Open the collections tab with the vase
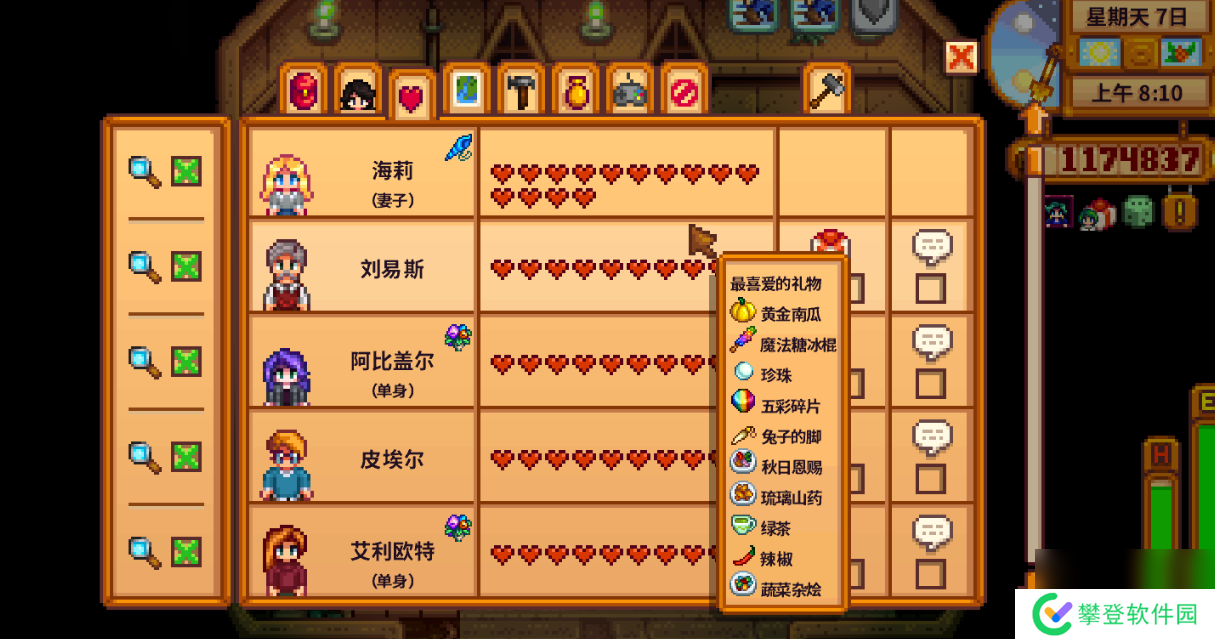1215x639 pixels. (x=575, y=93)
